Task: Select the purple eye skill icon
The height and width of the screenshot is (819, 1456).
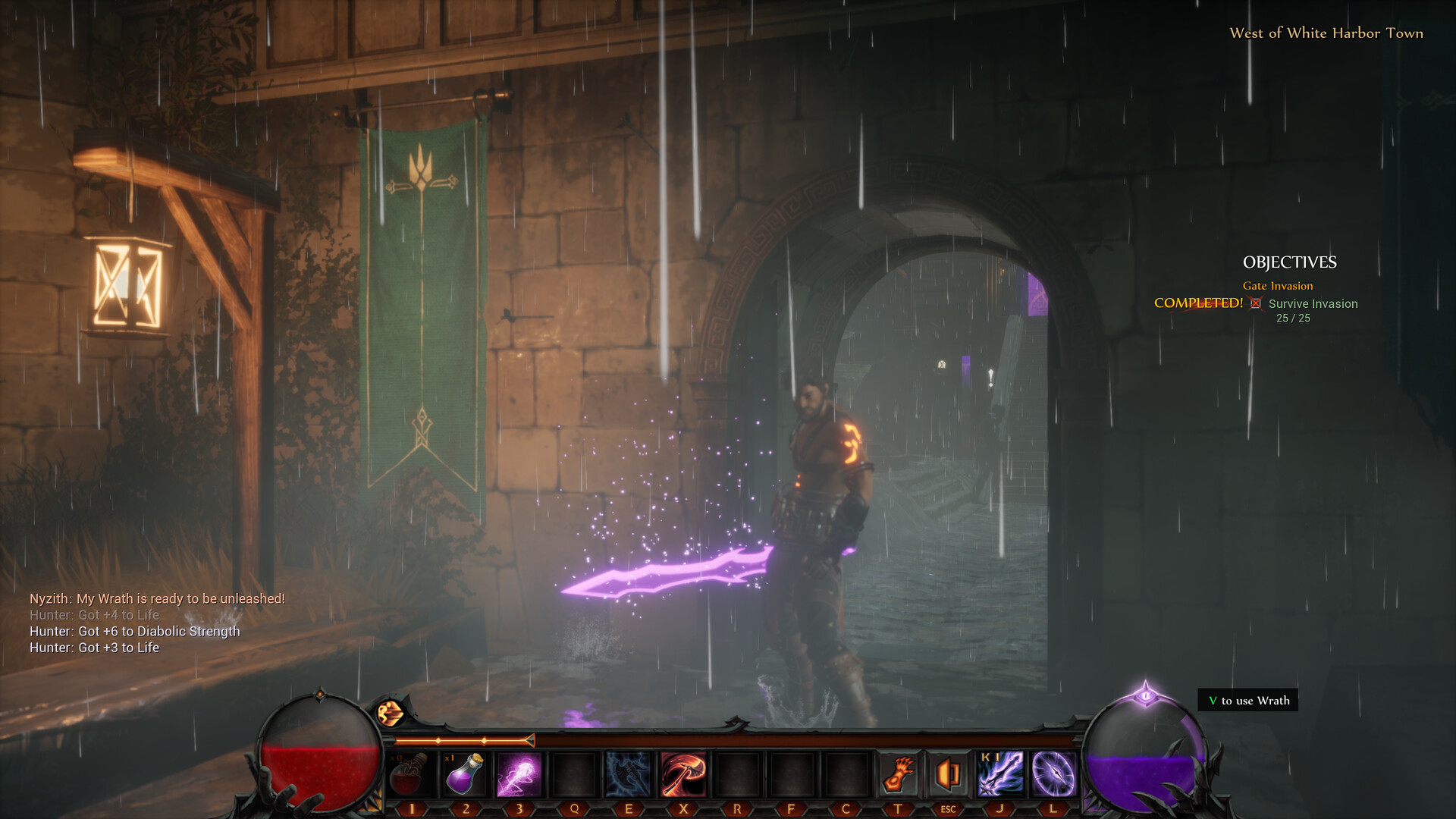Action: pos(1053,774)
